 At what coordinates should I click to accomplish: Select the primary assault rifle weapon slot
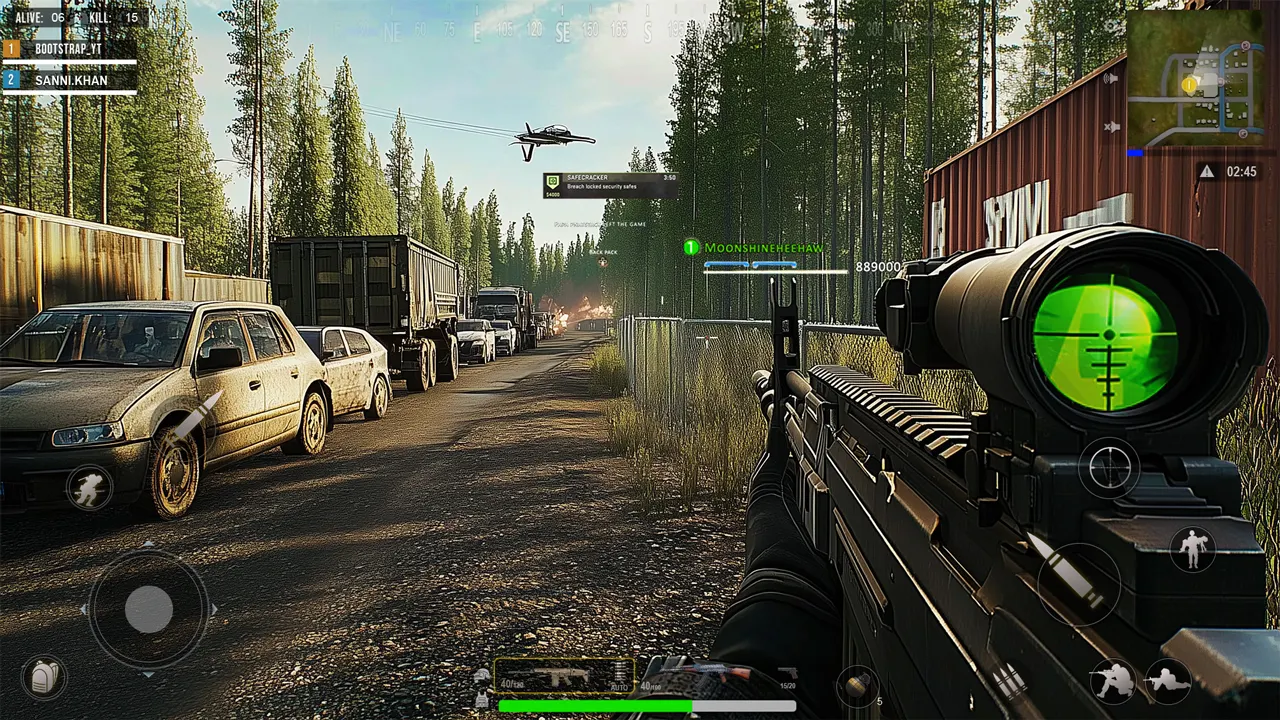point(564,675)
